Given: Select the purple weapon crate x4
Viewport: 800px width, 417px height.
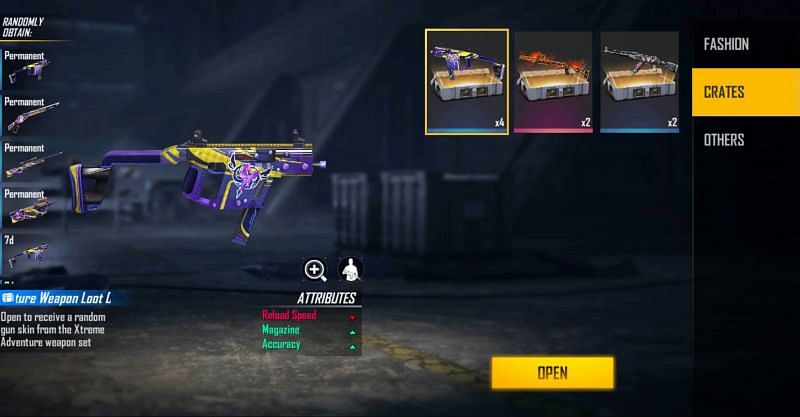Looking at the screenshot, I should tap(467, 82).
